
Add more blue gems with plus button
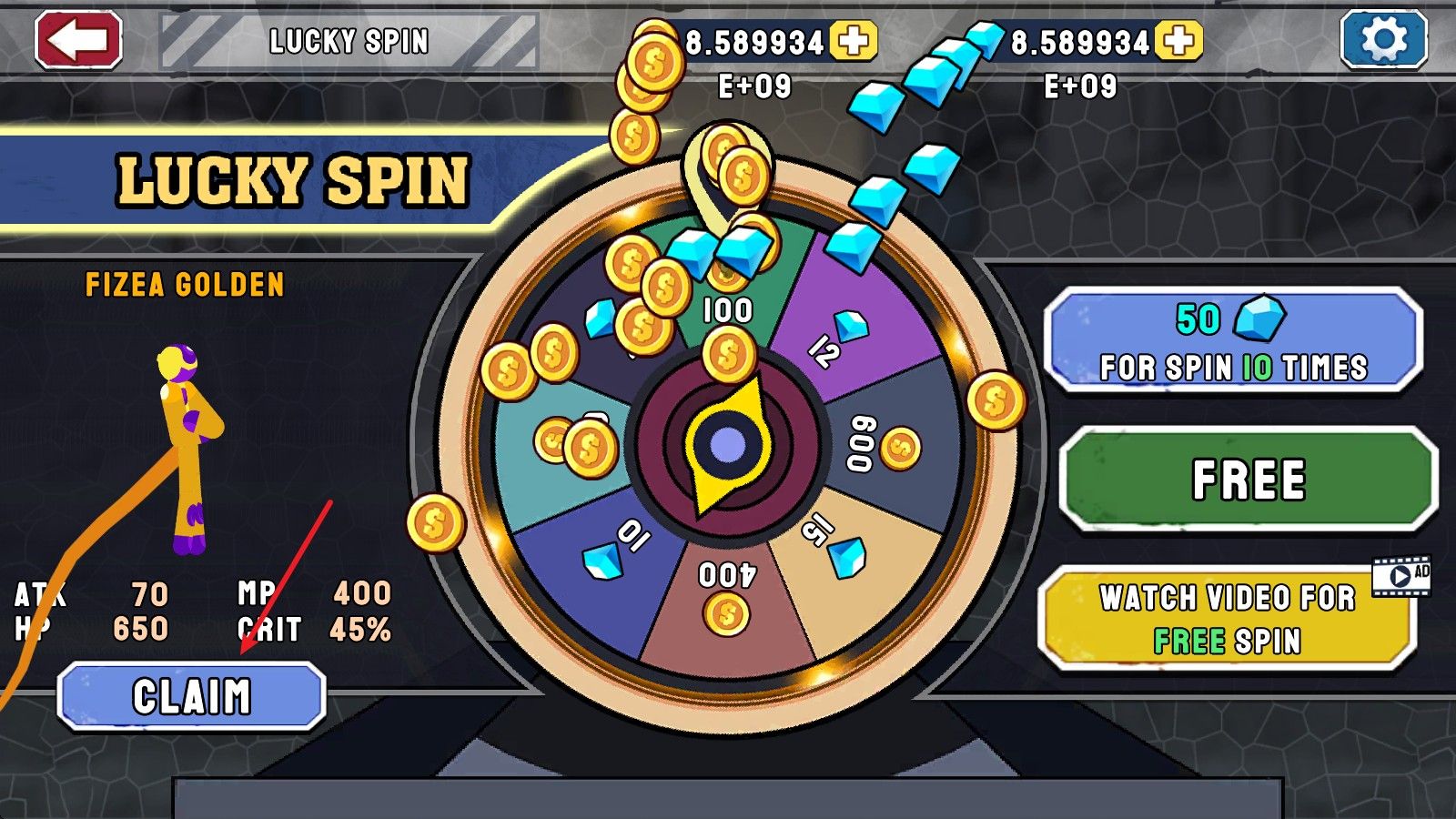[x=1178, y=41]
